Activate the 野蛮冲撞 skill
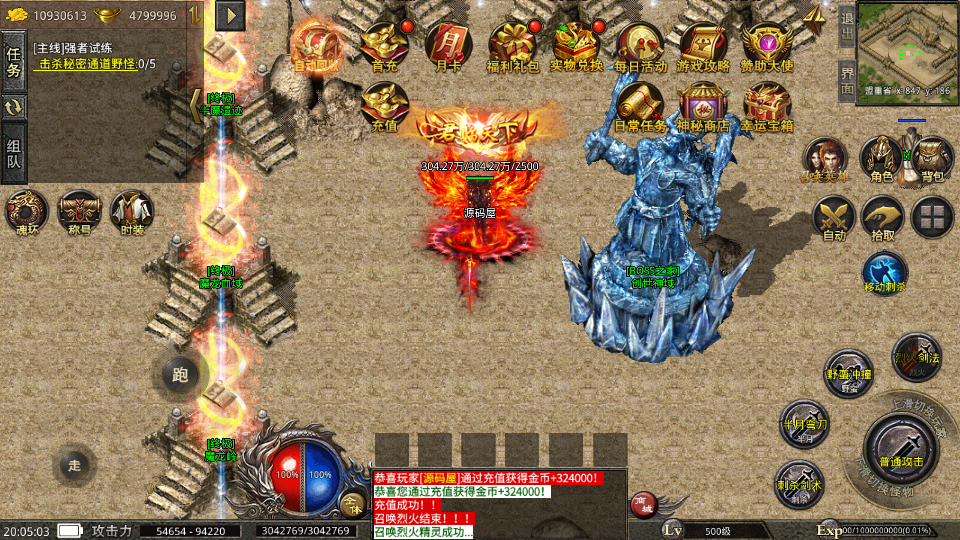Image resolution: width=960 pixels, height=540 pixels. (x=849, y=372)
